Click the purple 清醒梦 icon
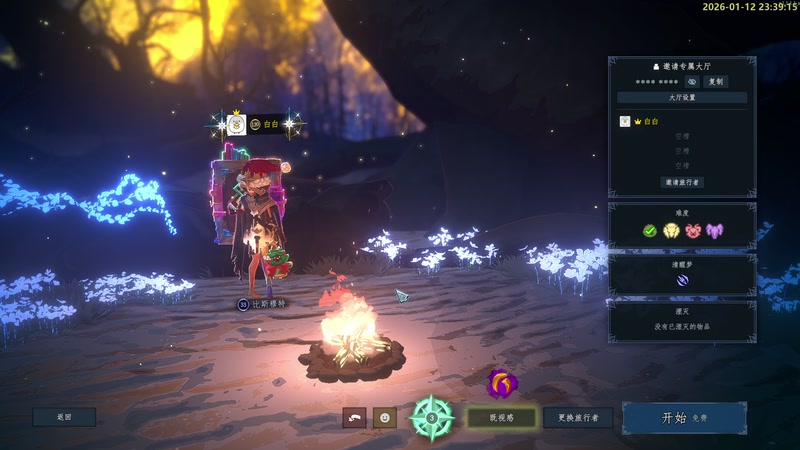This screenshot has height=450, width=800. point(682,281)
